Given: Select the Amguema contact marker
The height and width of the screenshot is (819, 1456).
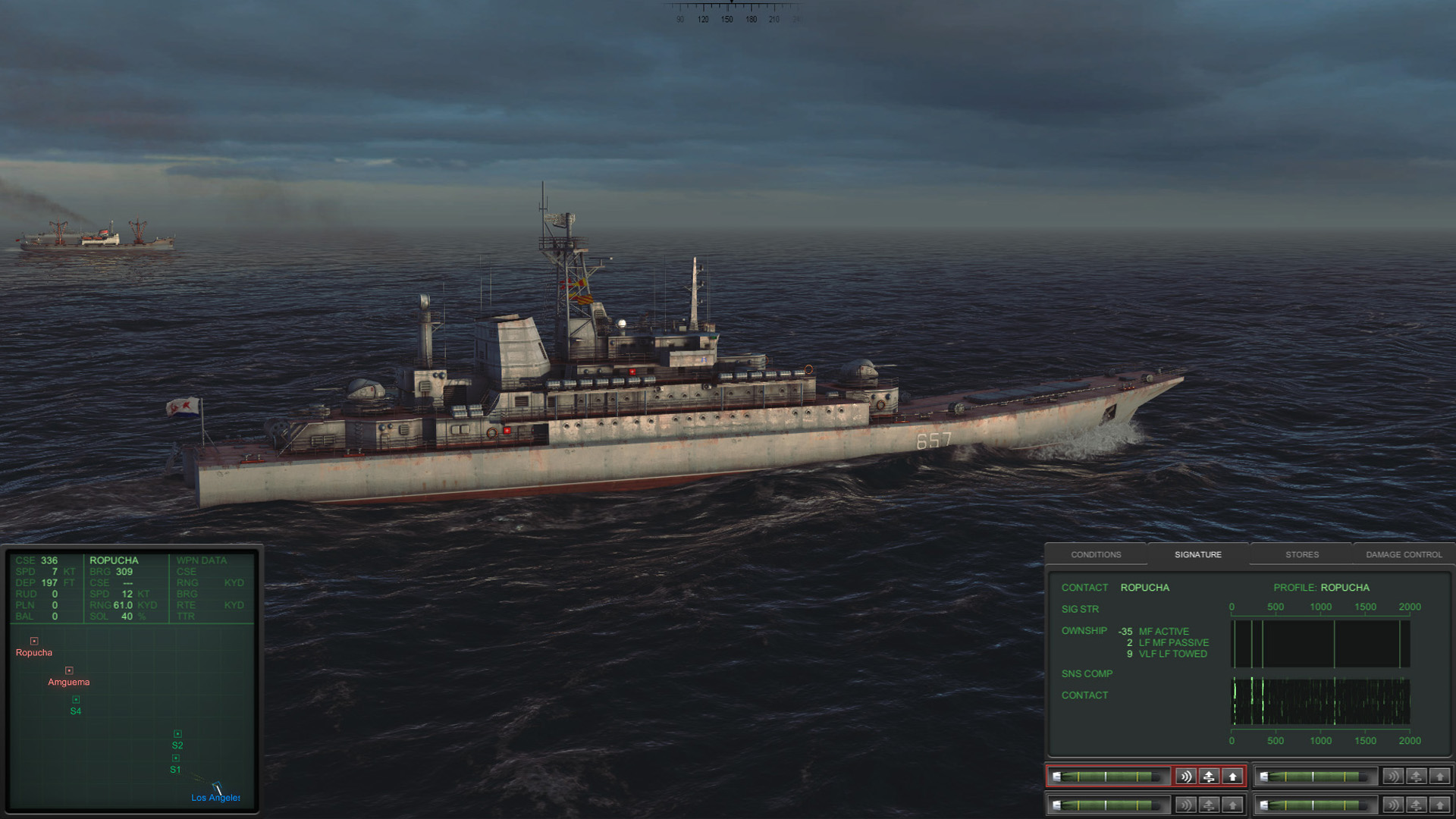Looking at the screenshot, I should coord(69,670).
